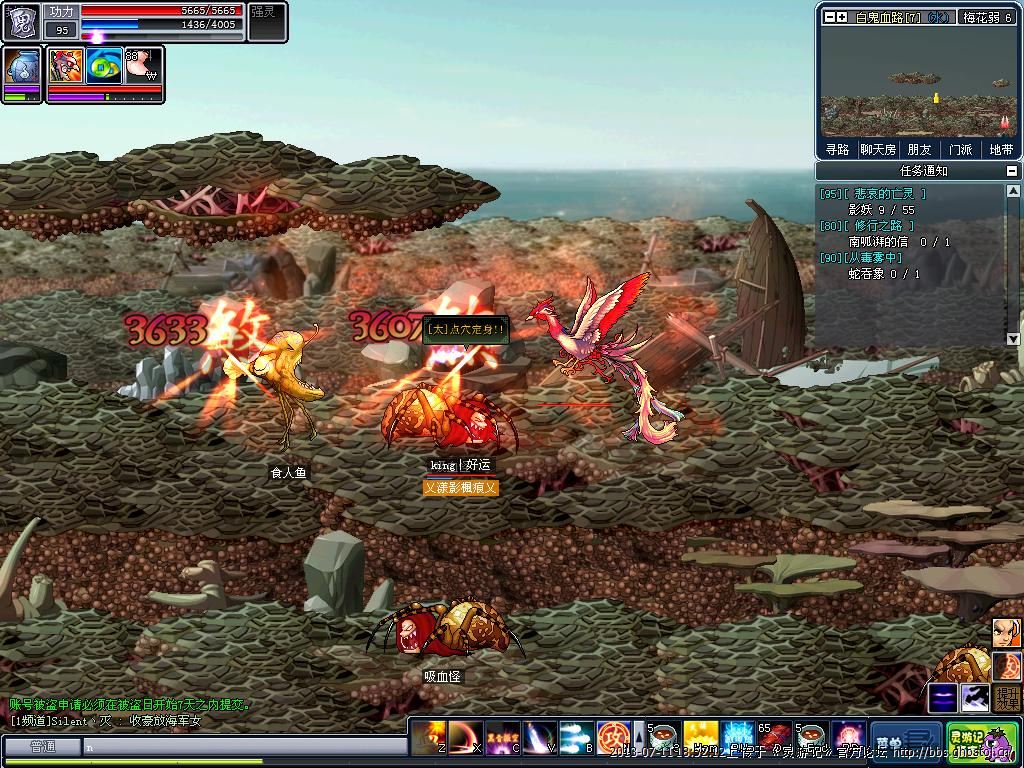Use the red 攻 attack skill icon
This screenshot has width=1024, height=768.
point(612,737)
